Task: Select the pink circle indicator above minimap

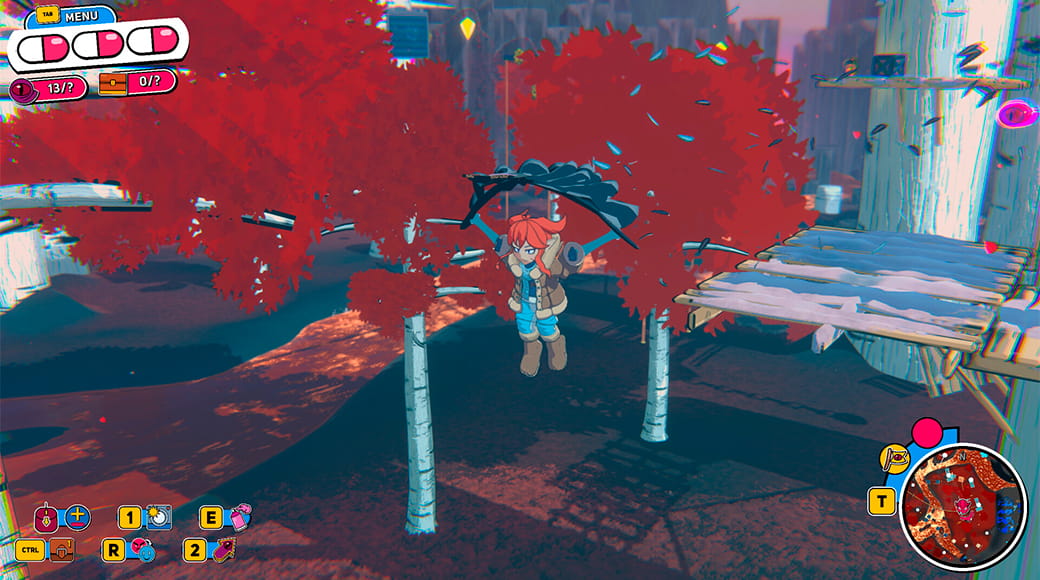Action: click(928, 433)
